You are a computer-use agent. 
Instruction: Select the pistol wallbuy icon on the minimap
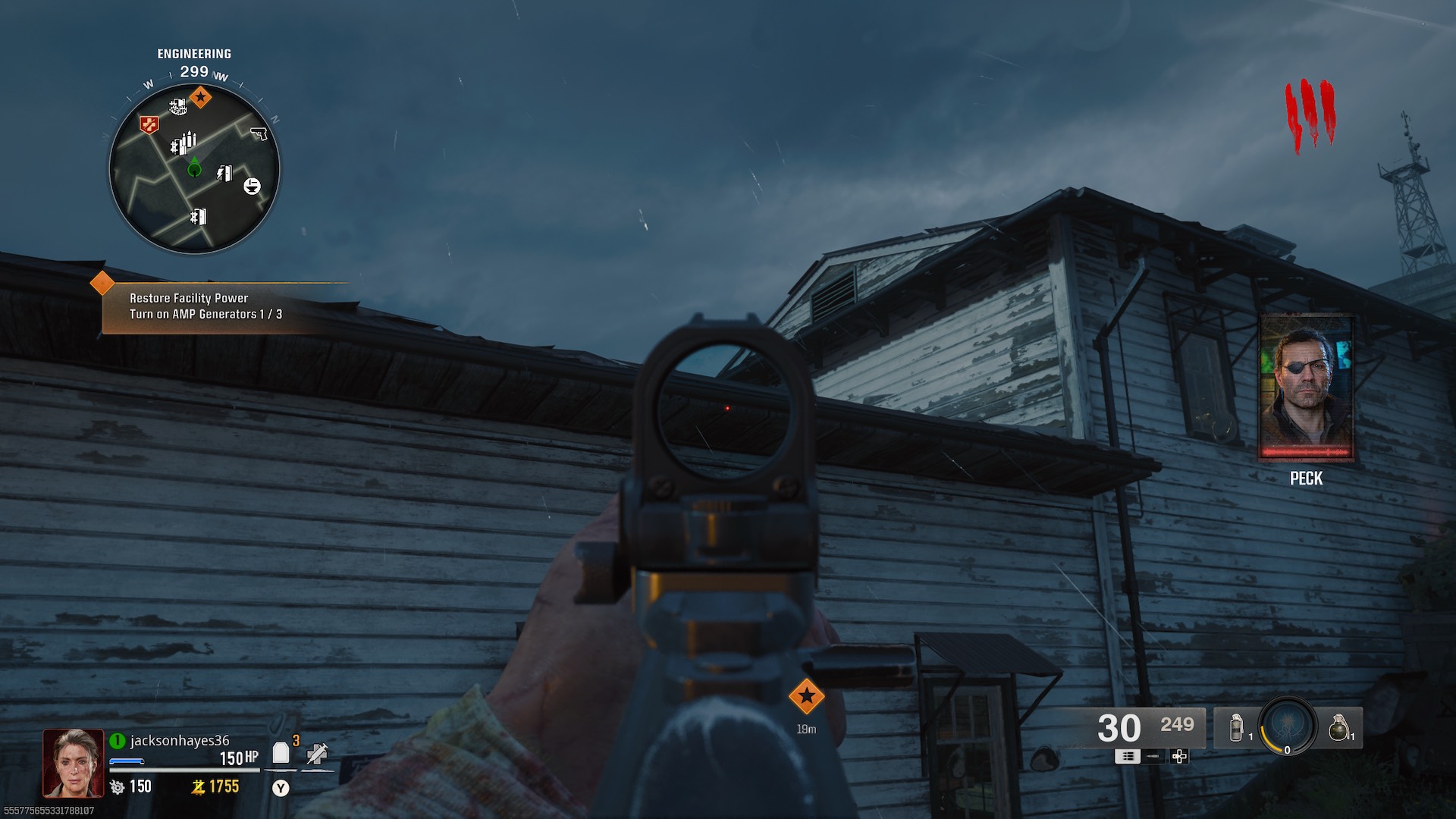[259, 134]
